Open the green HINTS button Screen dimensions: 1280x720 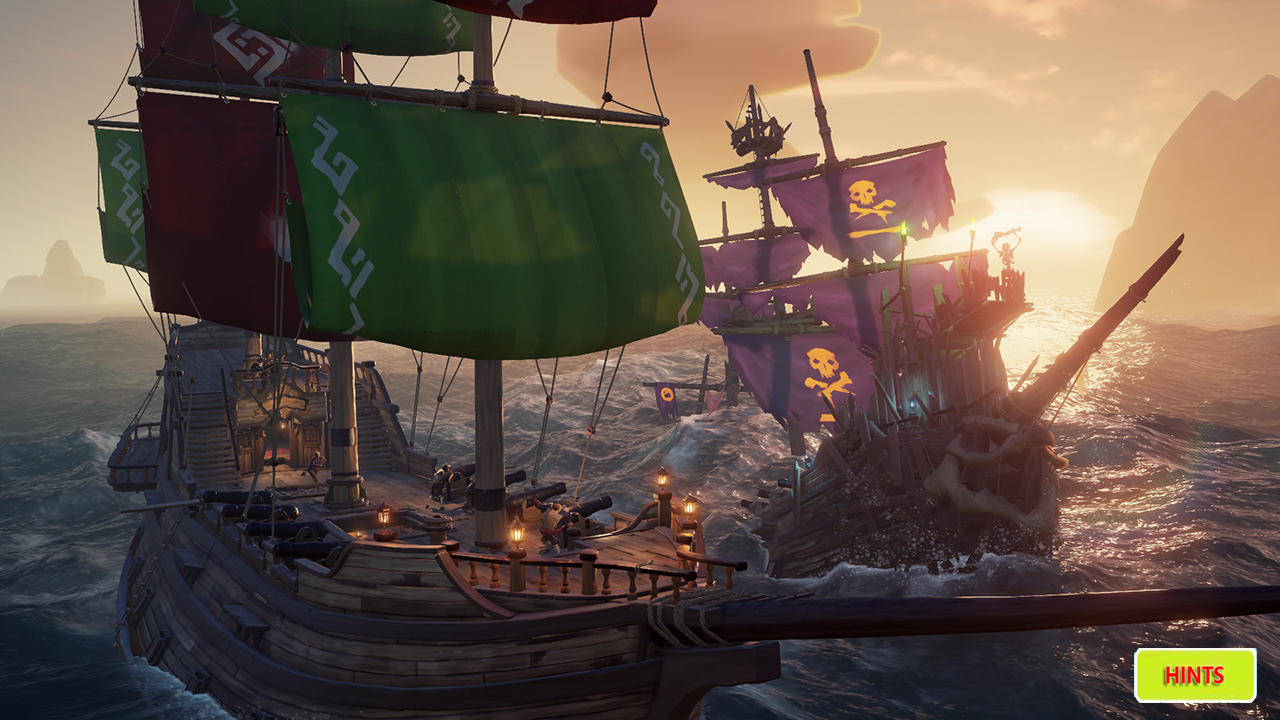coord(1195,675)
